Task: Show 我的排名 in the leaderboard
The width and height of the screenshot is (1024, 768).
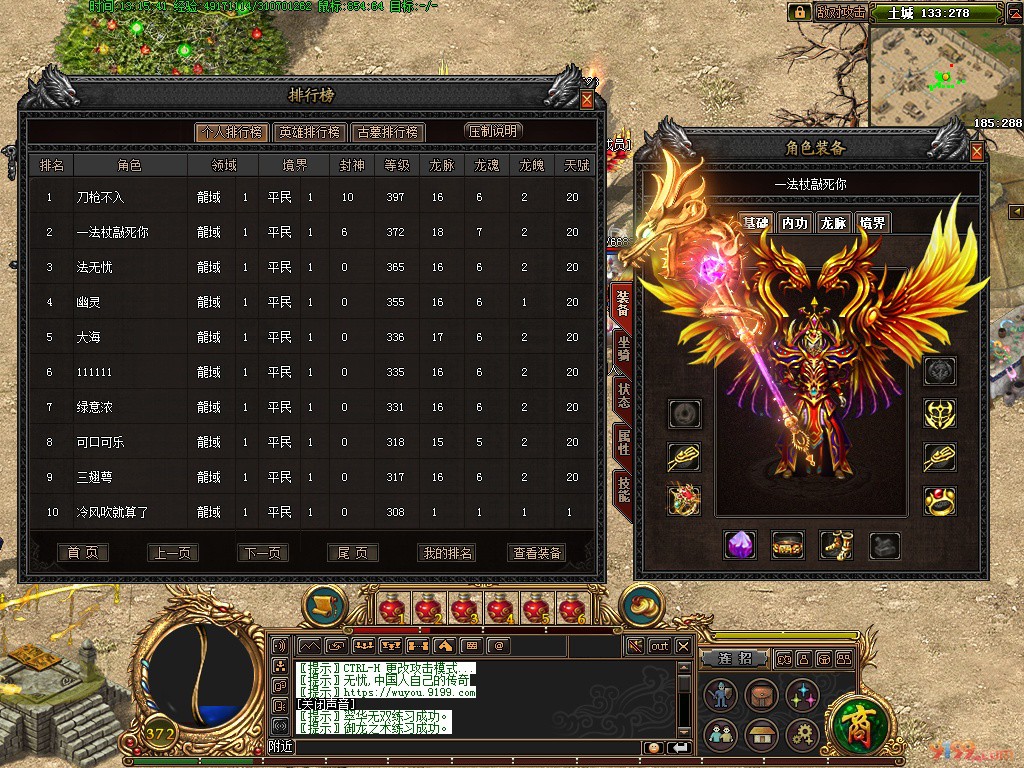Action: click(x=446, y=553)
